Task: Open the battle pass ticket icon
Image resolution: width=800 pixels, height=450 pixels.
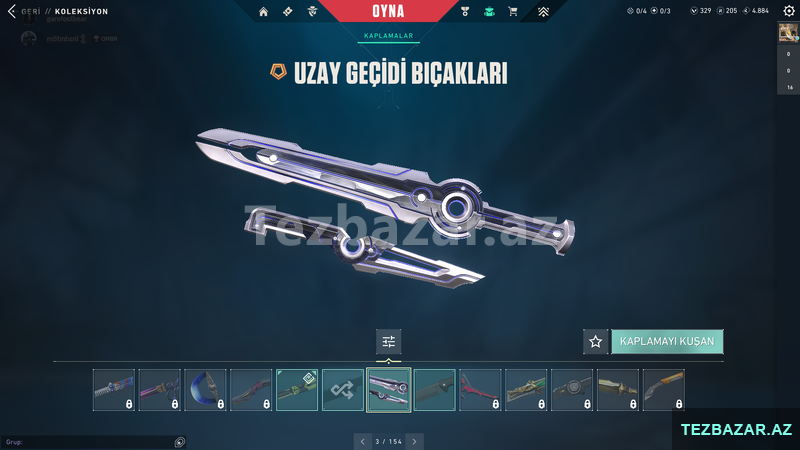Action: pyautogui.click(x=288, y=12)
